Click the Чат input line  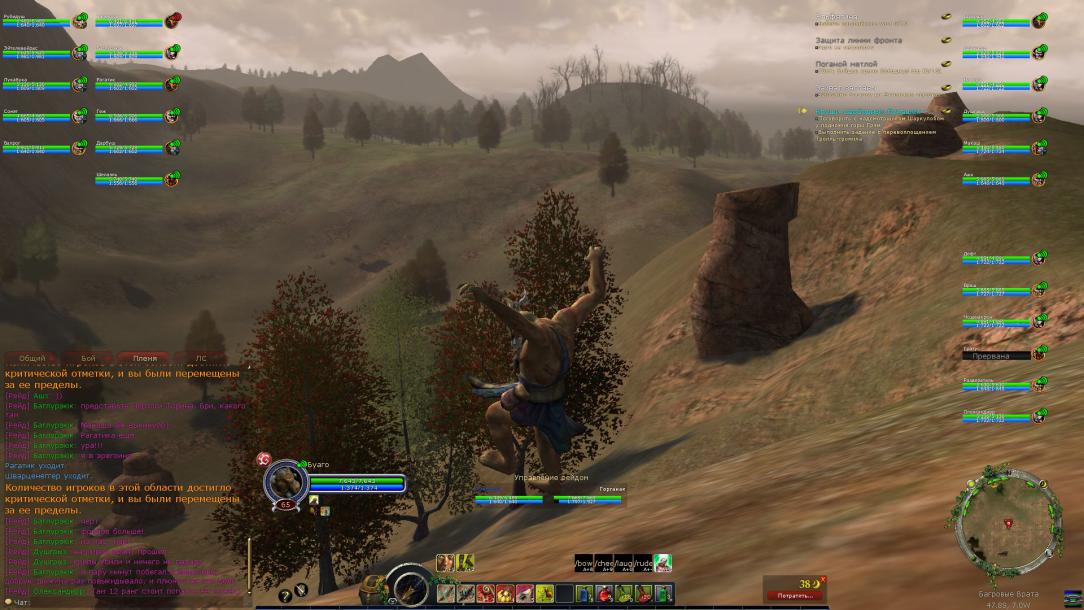[x=120, y=603]
